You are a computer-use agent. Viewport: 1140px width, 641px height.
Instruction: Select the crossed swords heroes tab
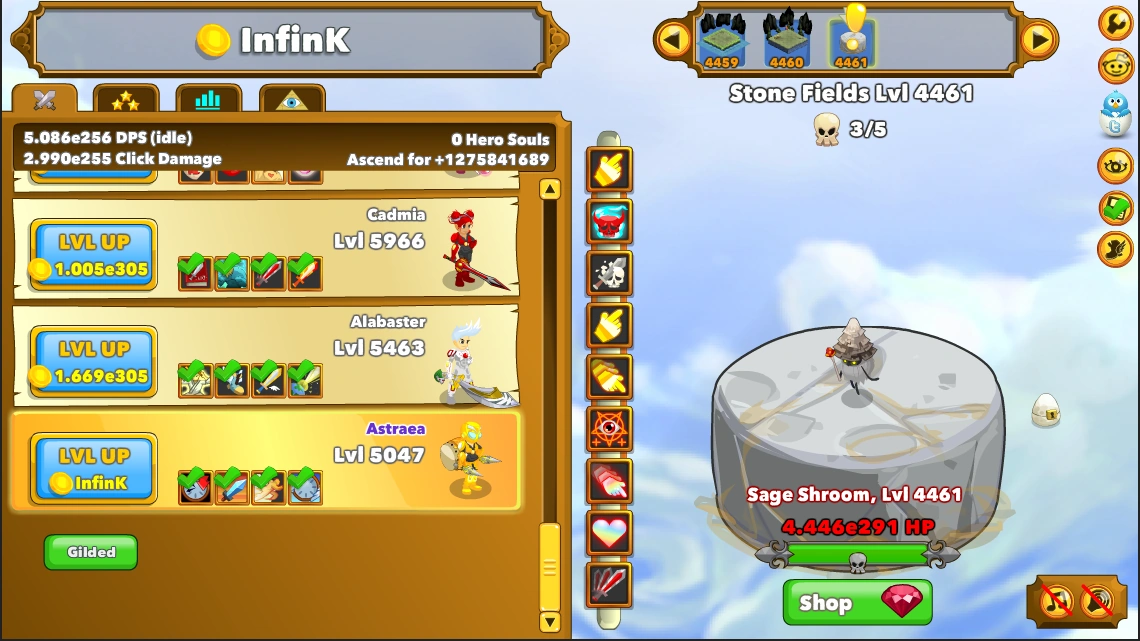[x=44, y=100]
